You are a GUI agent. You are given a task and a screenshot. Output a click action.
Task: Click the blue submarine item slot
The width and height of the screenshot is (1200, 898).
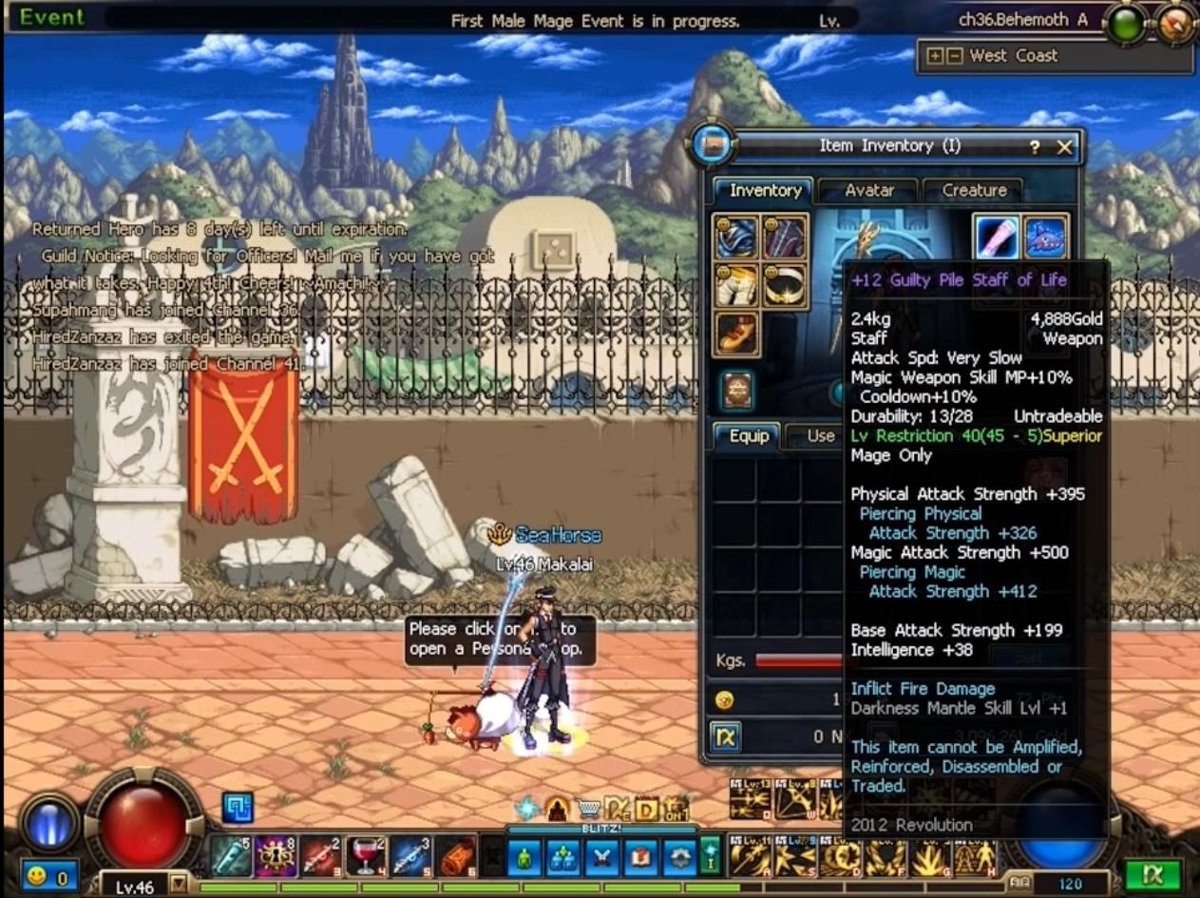1046,237
